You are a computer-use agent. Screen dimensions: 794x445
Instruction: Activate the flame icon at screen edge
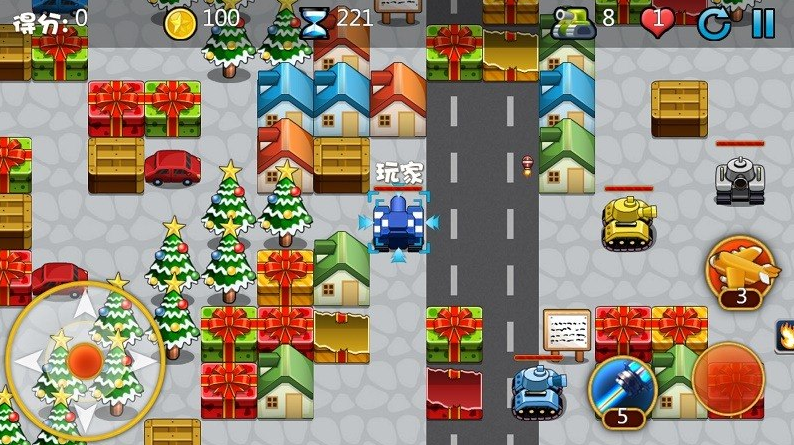coord(785,334)
